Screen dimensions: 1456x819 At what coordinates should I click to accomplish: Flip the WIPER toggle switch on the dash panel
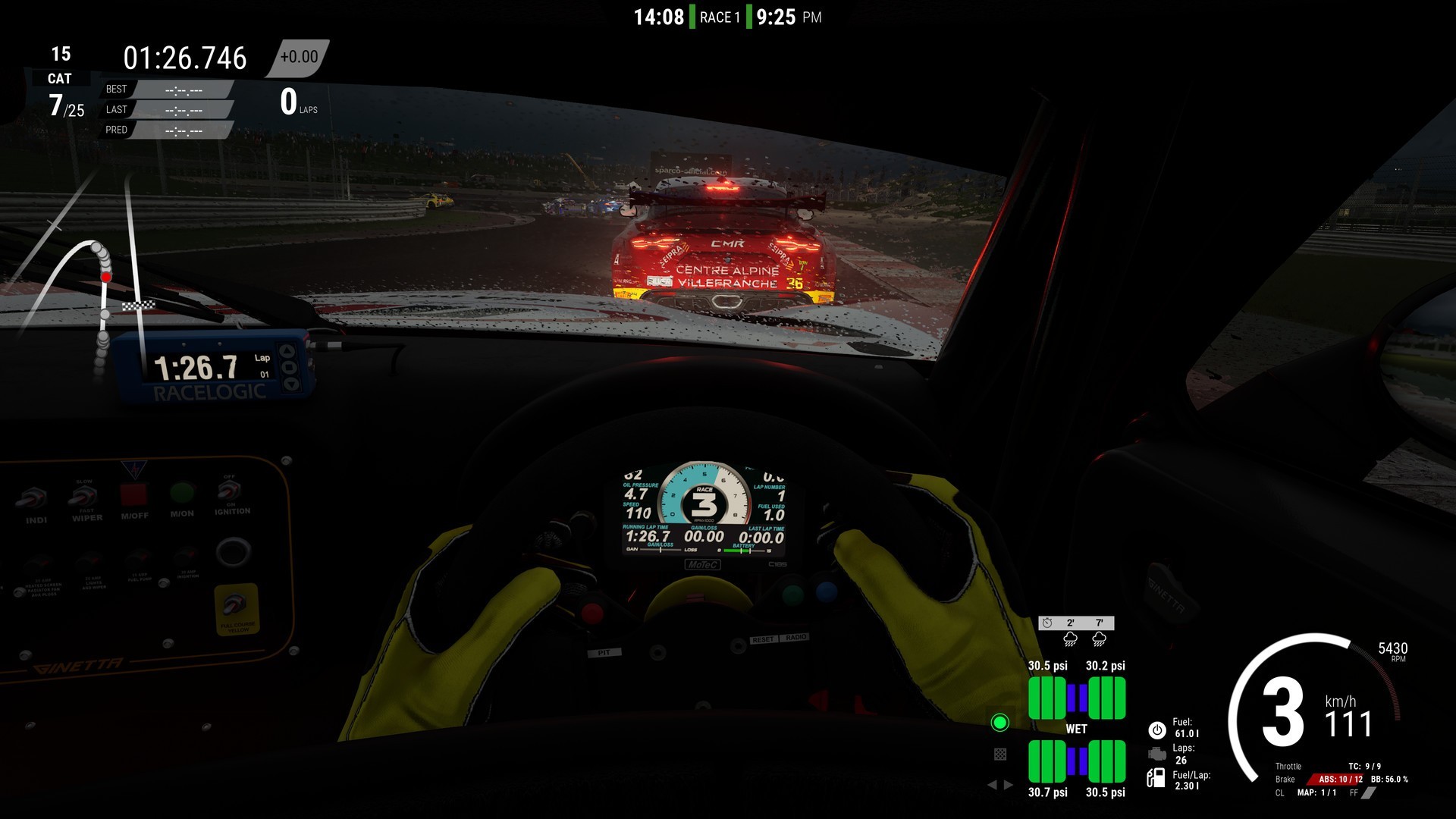click(x=83, y=495)
